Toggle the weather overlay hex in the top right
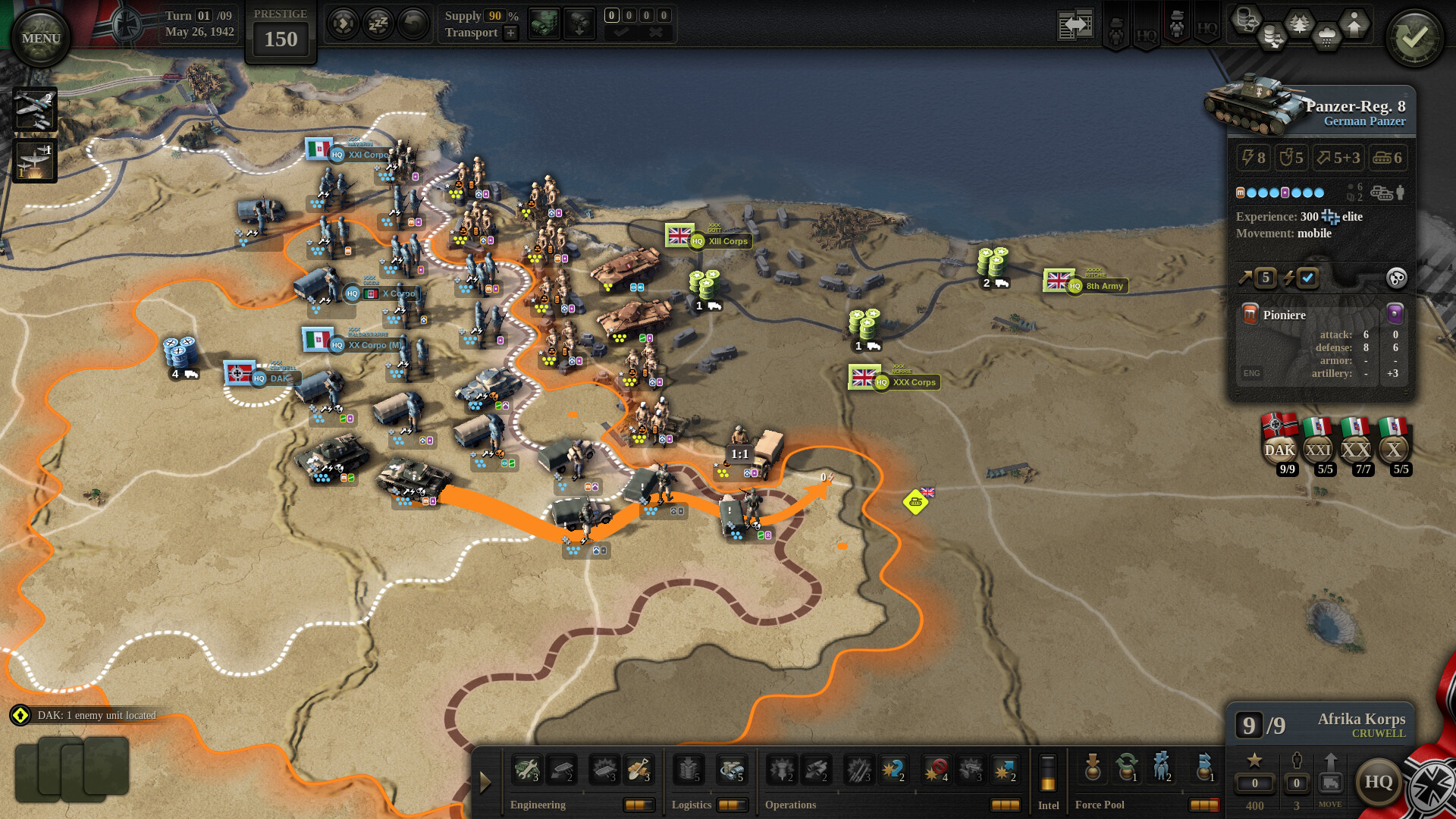 (1326, 36)
